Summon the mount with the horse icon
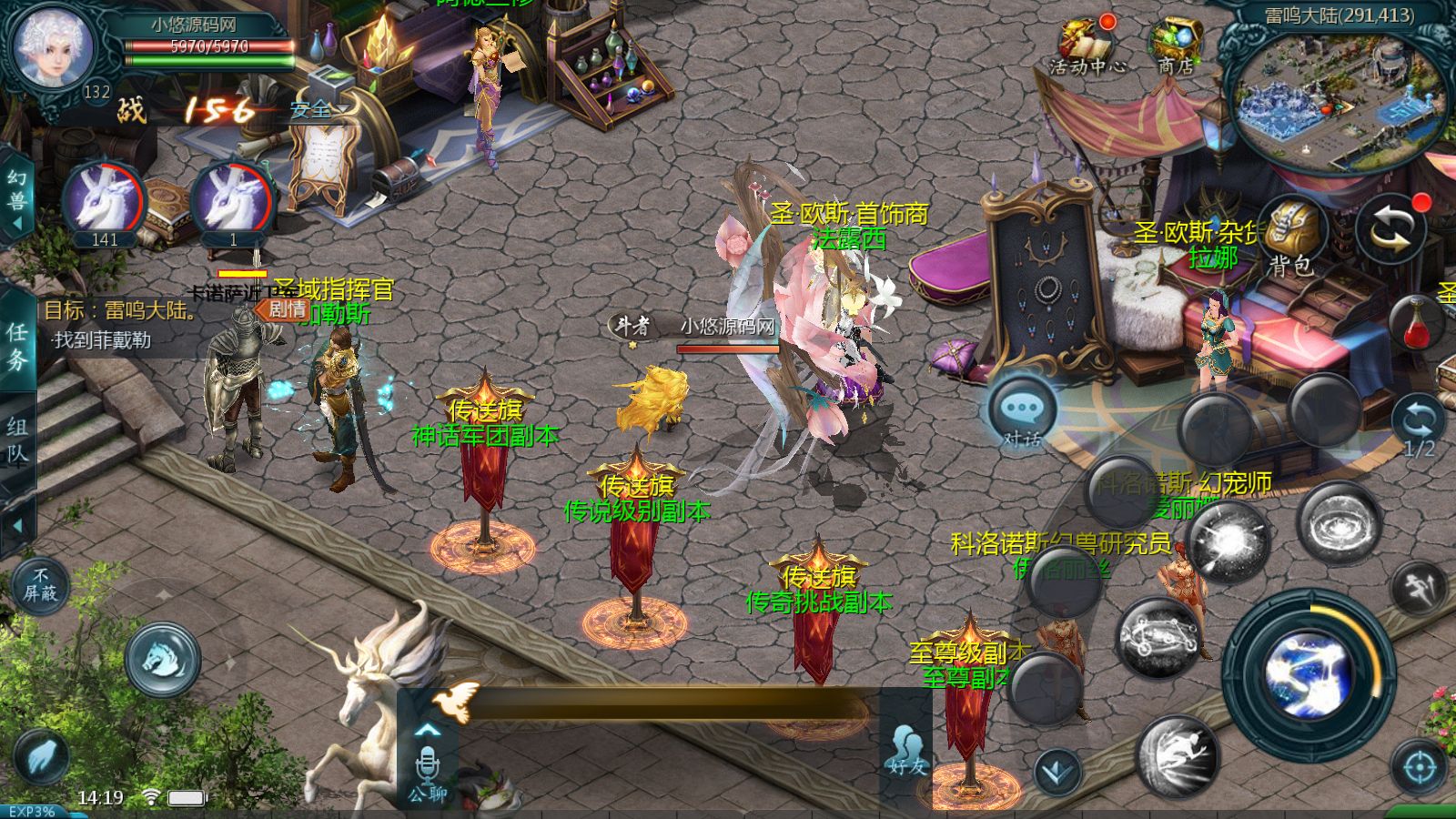Screen dimensions: 1456x819 (x=163, y=659)
